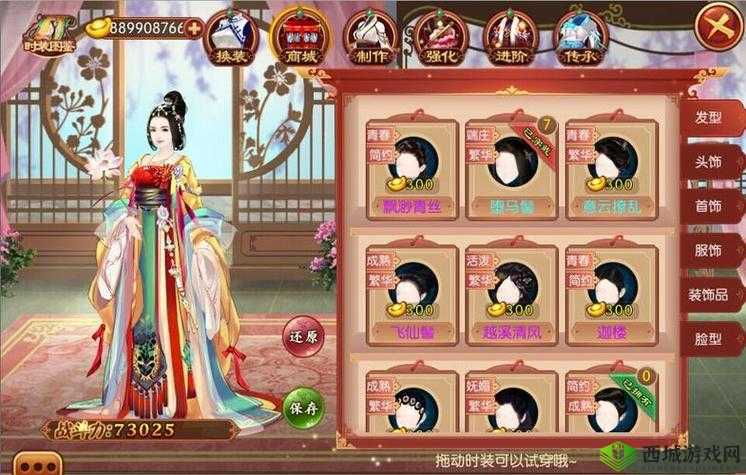Switch to the 首饰 jewelry tab
746x475 pixels.
click(709, 207)
